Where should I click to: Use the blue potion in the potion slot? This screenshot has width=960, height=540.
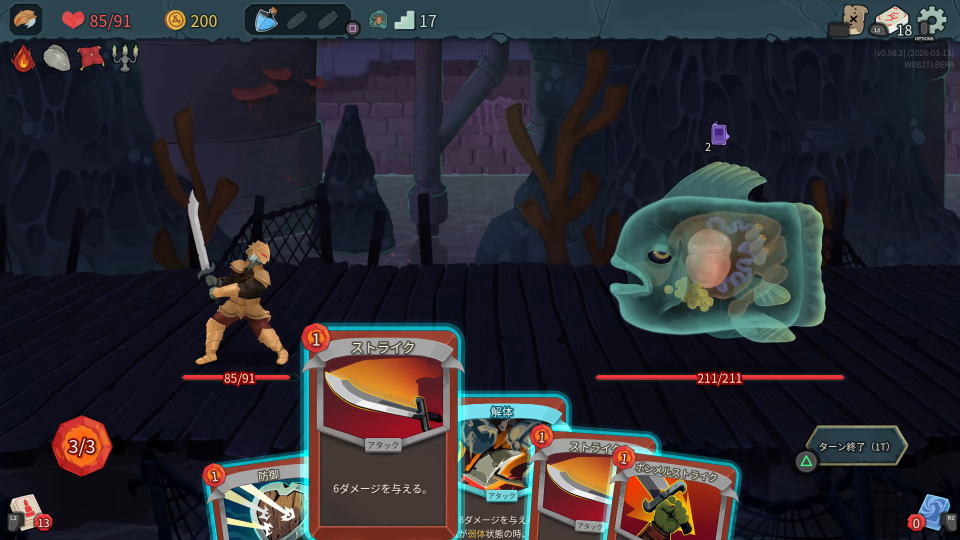[266, 20]
